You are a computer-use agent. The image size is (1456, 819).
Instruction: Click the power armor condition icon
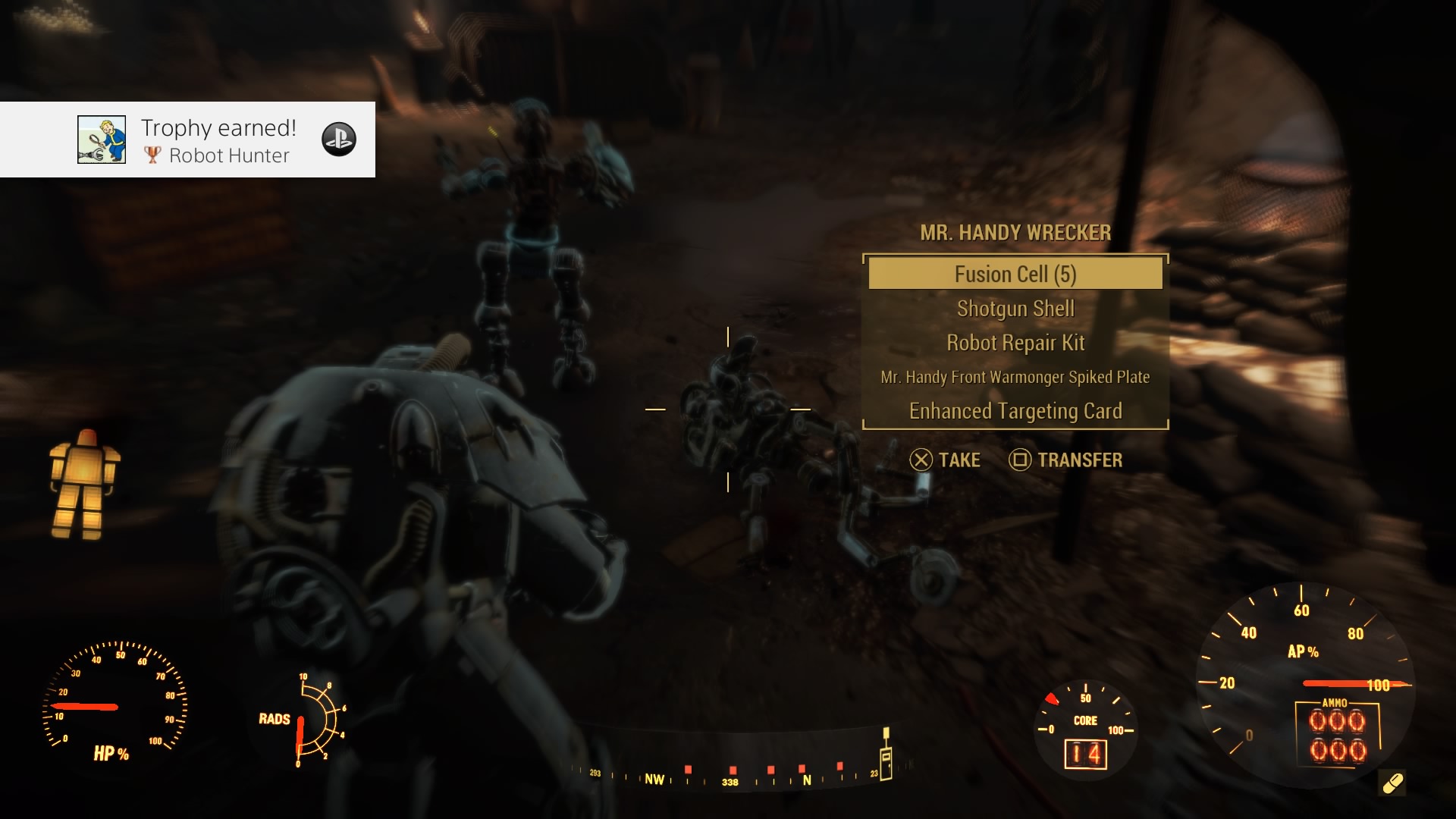coord(84,484)
